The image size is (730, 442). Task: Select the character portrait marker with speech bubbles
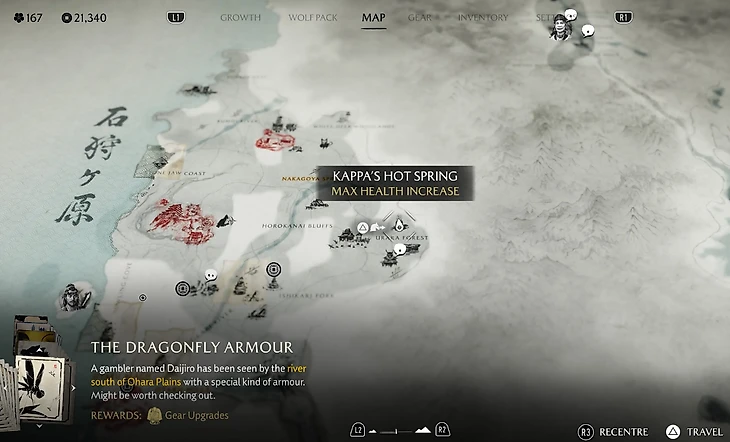(x=561, y=28)
